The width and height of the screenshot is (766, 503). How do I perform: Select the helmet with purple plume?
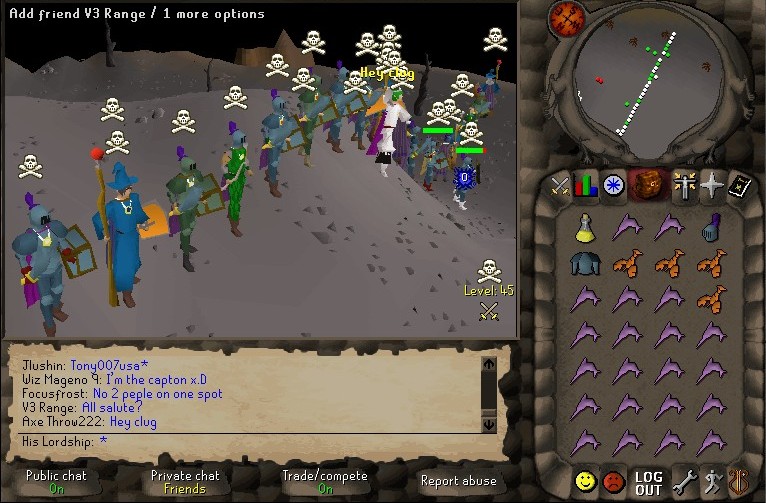[x=711, y=228]
